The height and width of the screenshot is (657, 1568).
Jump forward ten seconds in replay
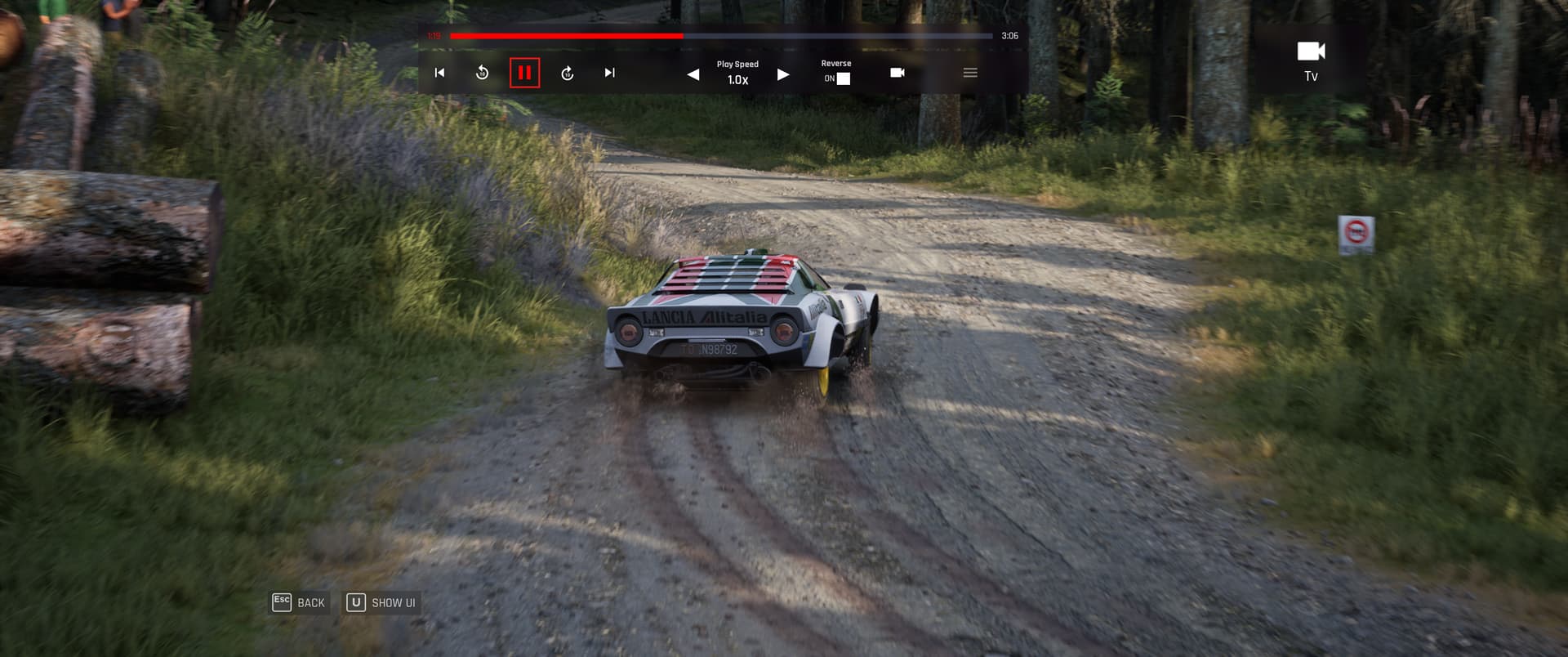pyautogui.click(x=567, y=74)
